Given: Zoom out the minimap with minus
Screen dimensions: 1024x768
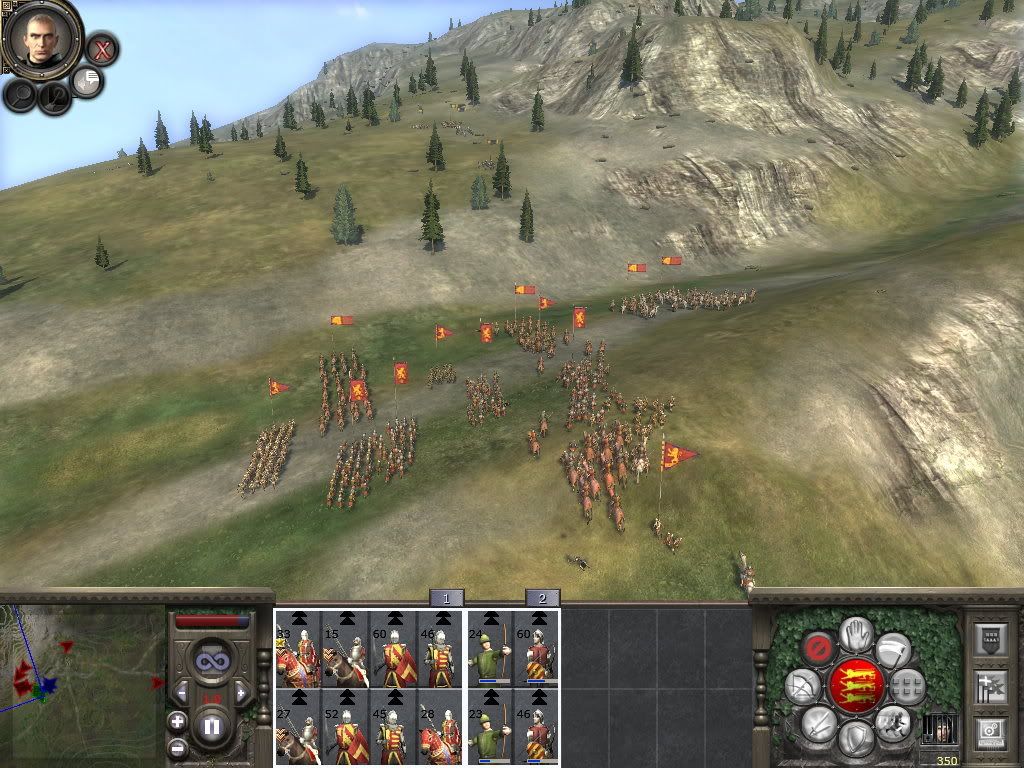Looking at the screenshot, I should pos(177,746).
